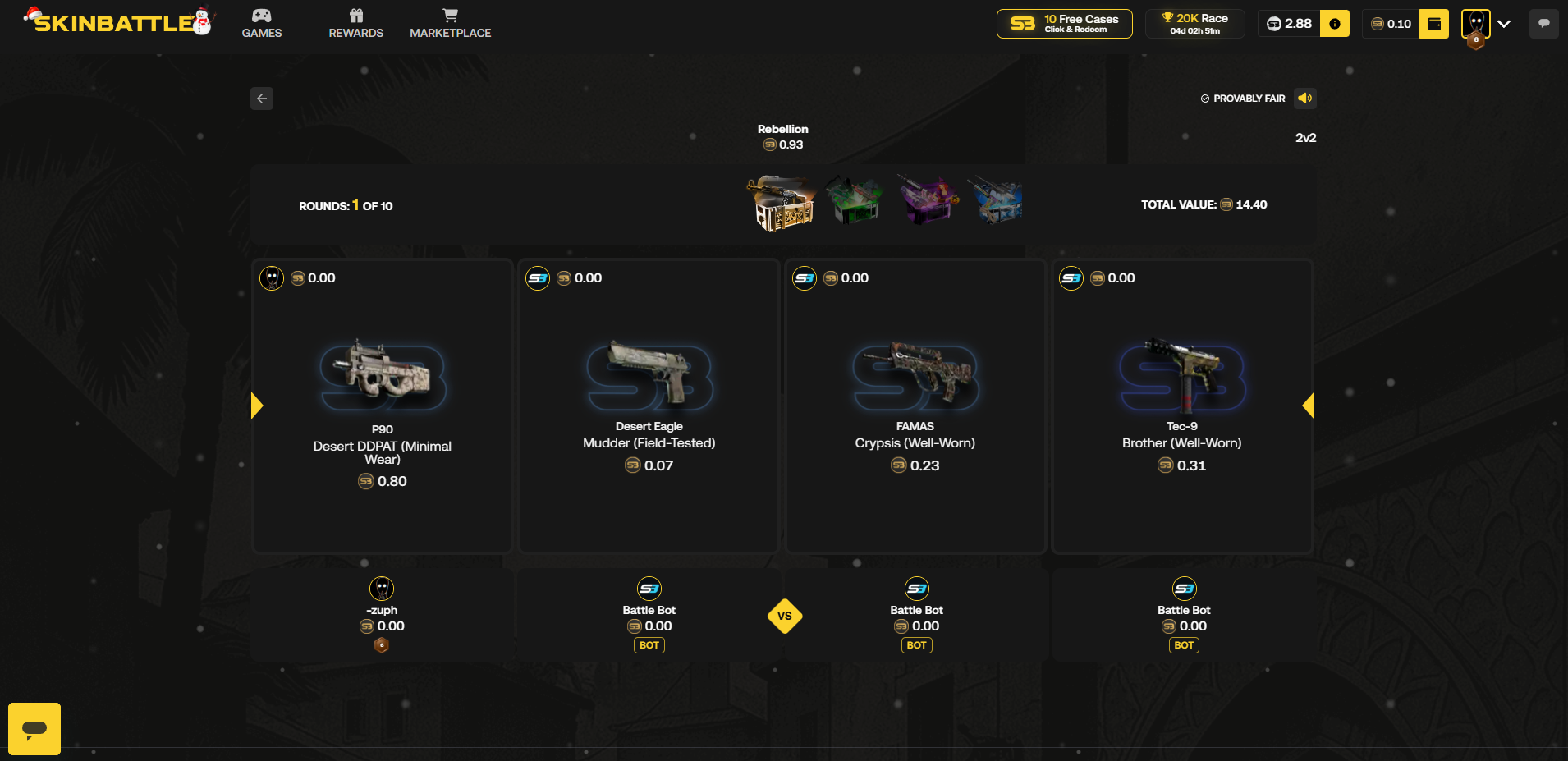1568x761 pixels.
Task: Open the Games section icon
Action: (261, 15)
